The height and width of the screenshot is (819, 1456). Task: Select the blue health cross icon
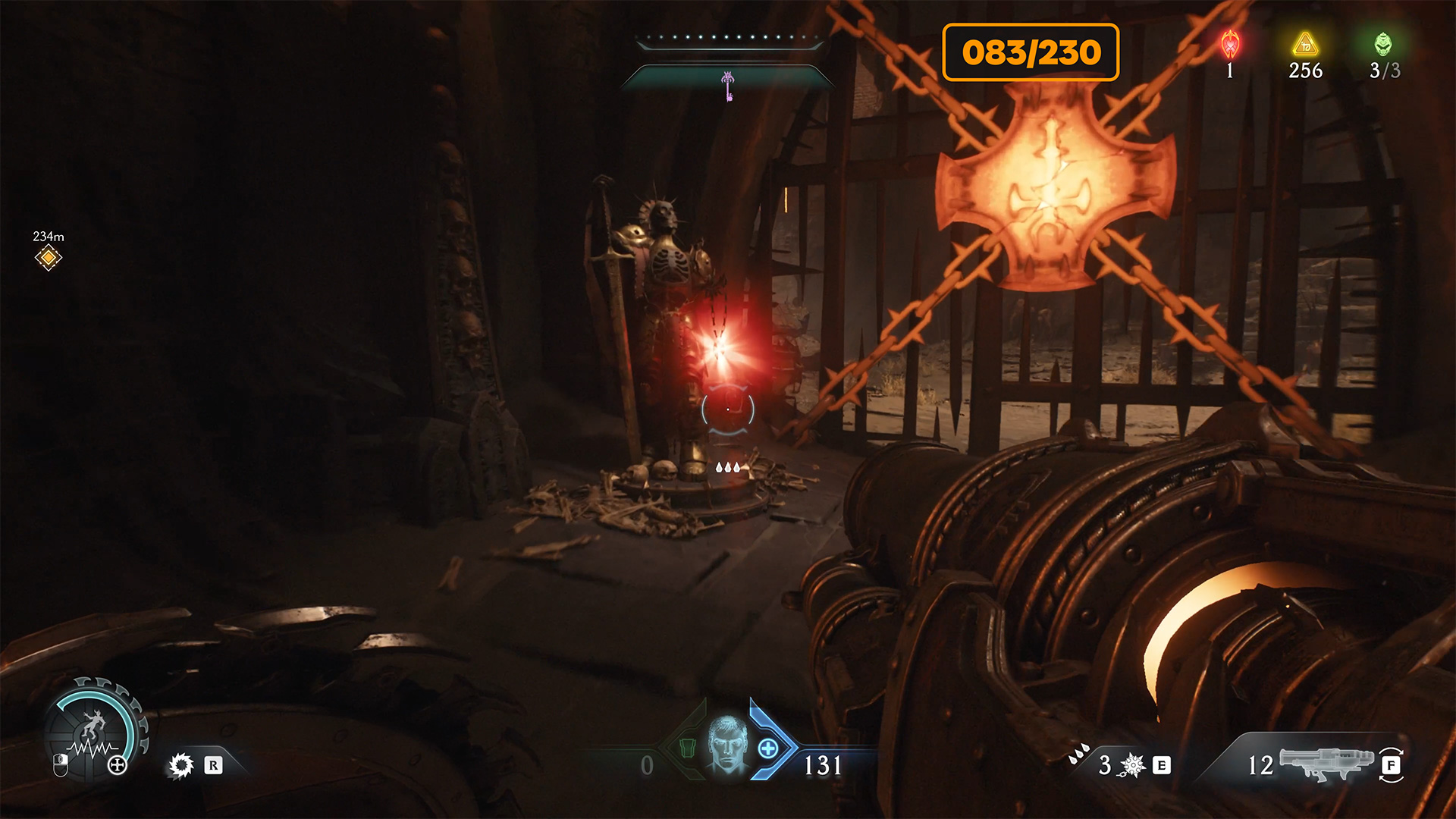click(x=768, y=749)
